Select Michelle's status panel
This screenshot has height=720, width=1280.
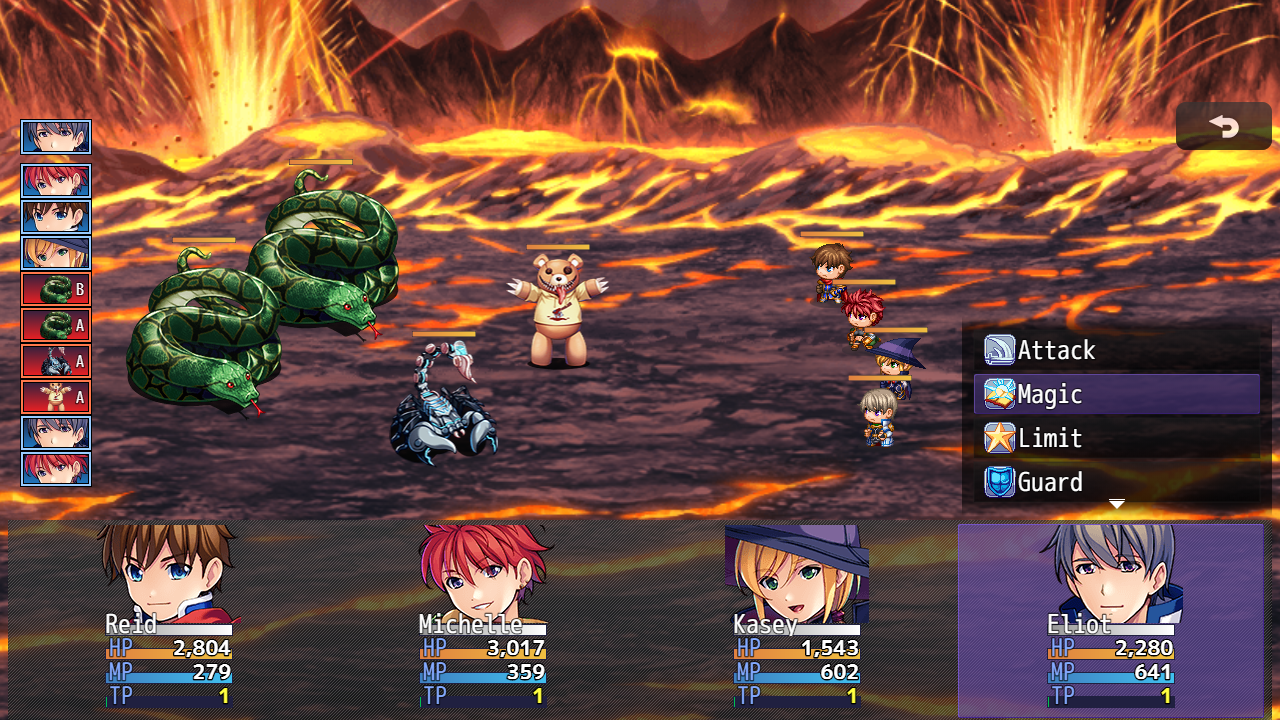[482, 617]
